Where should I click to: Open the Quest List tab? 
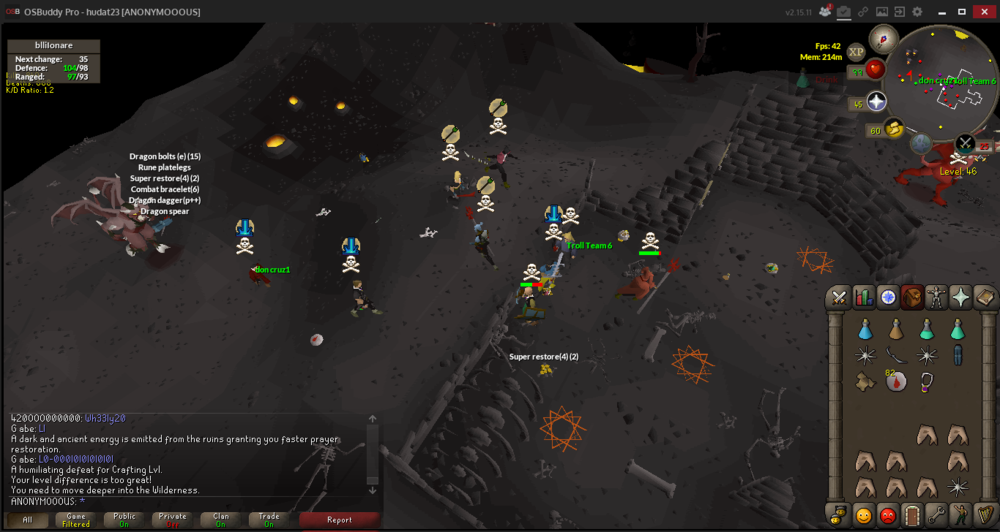(887, 297)
